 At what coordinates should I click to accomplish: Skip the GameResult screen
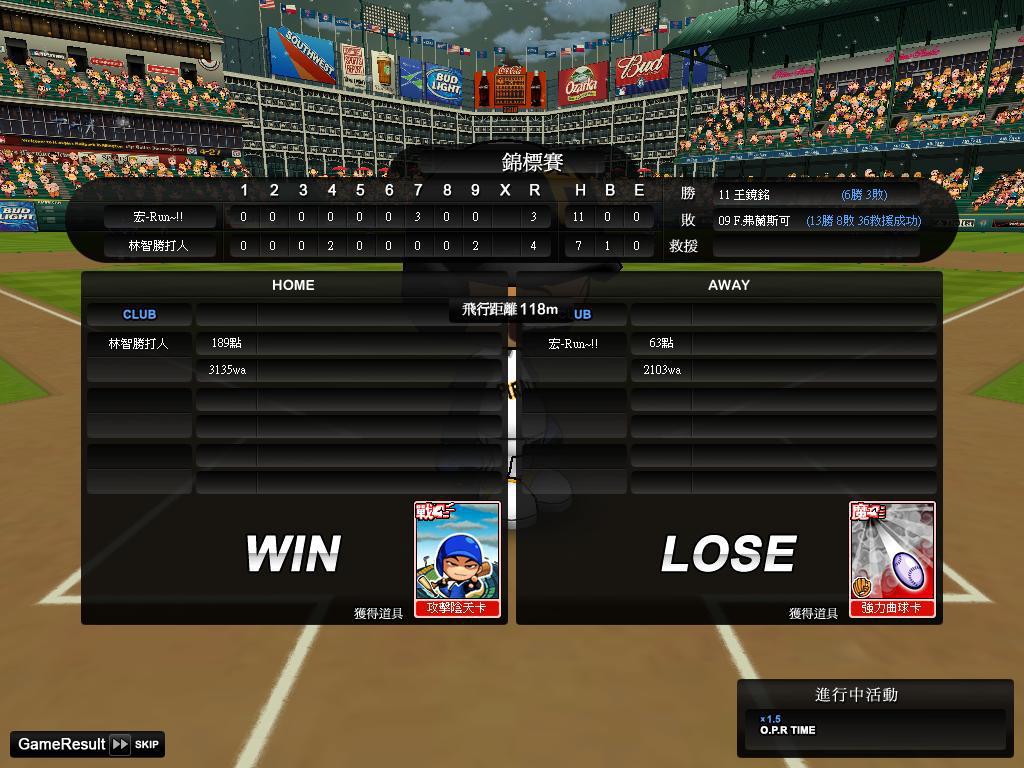point(134,744)
